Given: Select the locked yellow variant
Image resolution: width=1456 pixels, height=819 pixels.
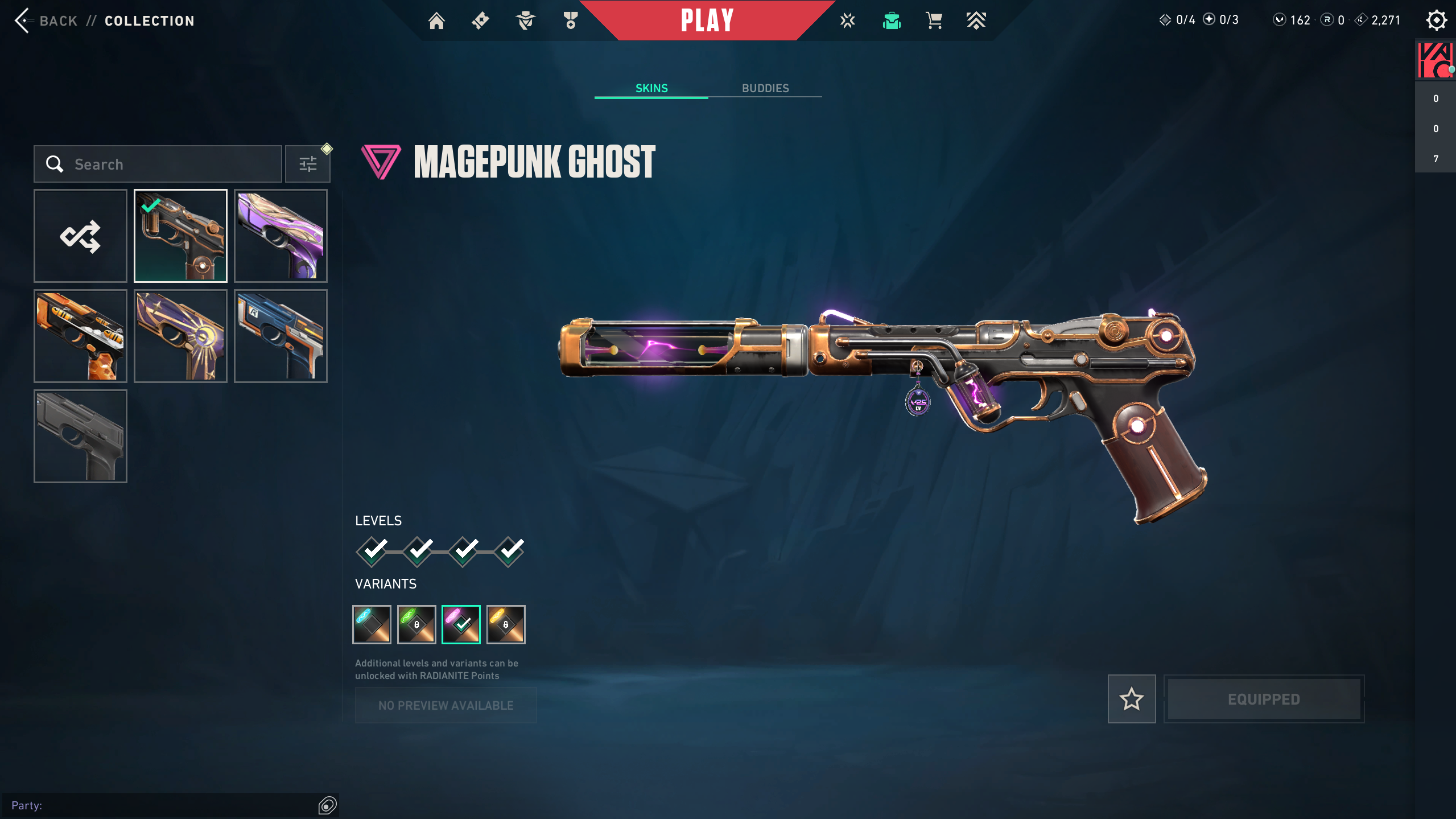Looking at the screenshot, I should 506,624.
